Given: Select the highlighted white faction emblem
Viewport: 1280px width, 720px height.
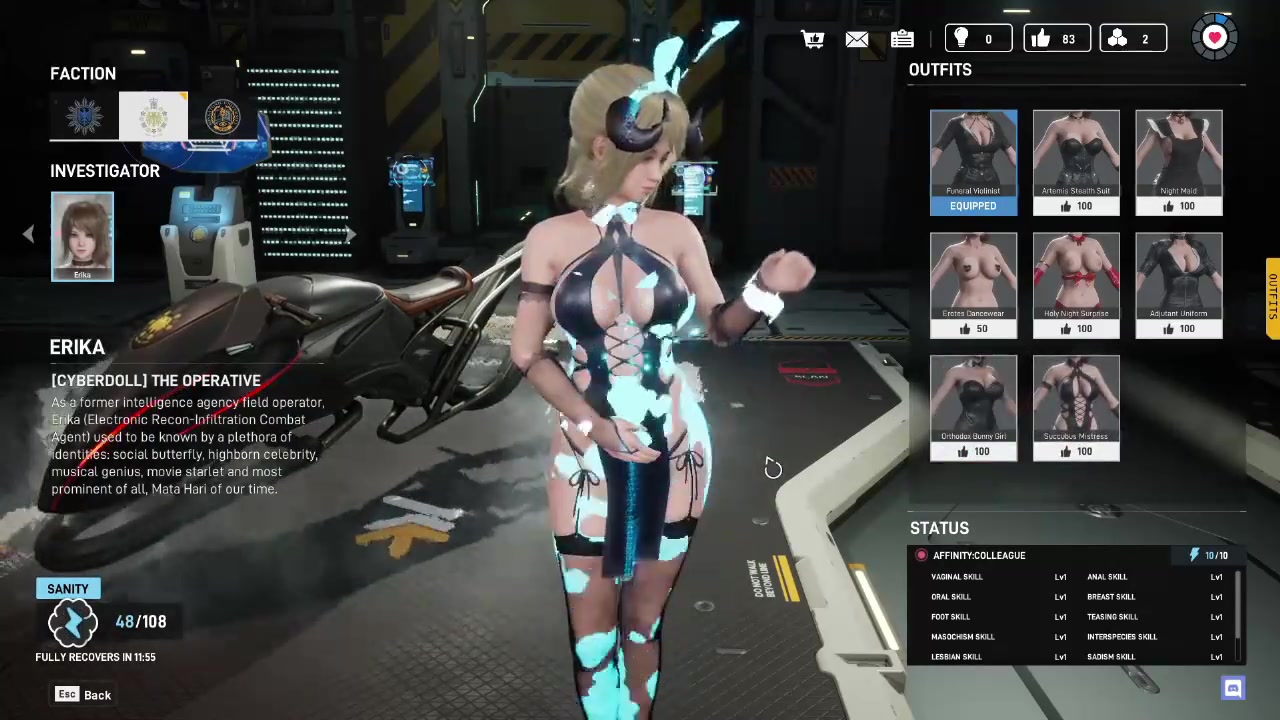Looking at the screenshot, I should point(153,117).
